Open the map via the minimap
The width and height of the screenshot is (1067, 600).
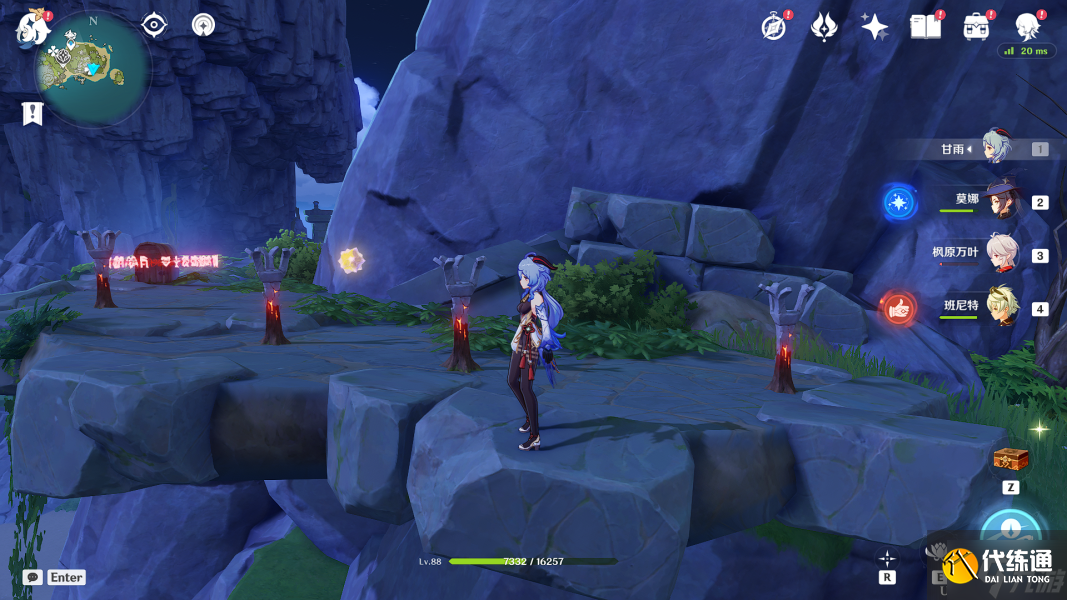[x=93, y=68]
